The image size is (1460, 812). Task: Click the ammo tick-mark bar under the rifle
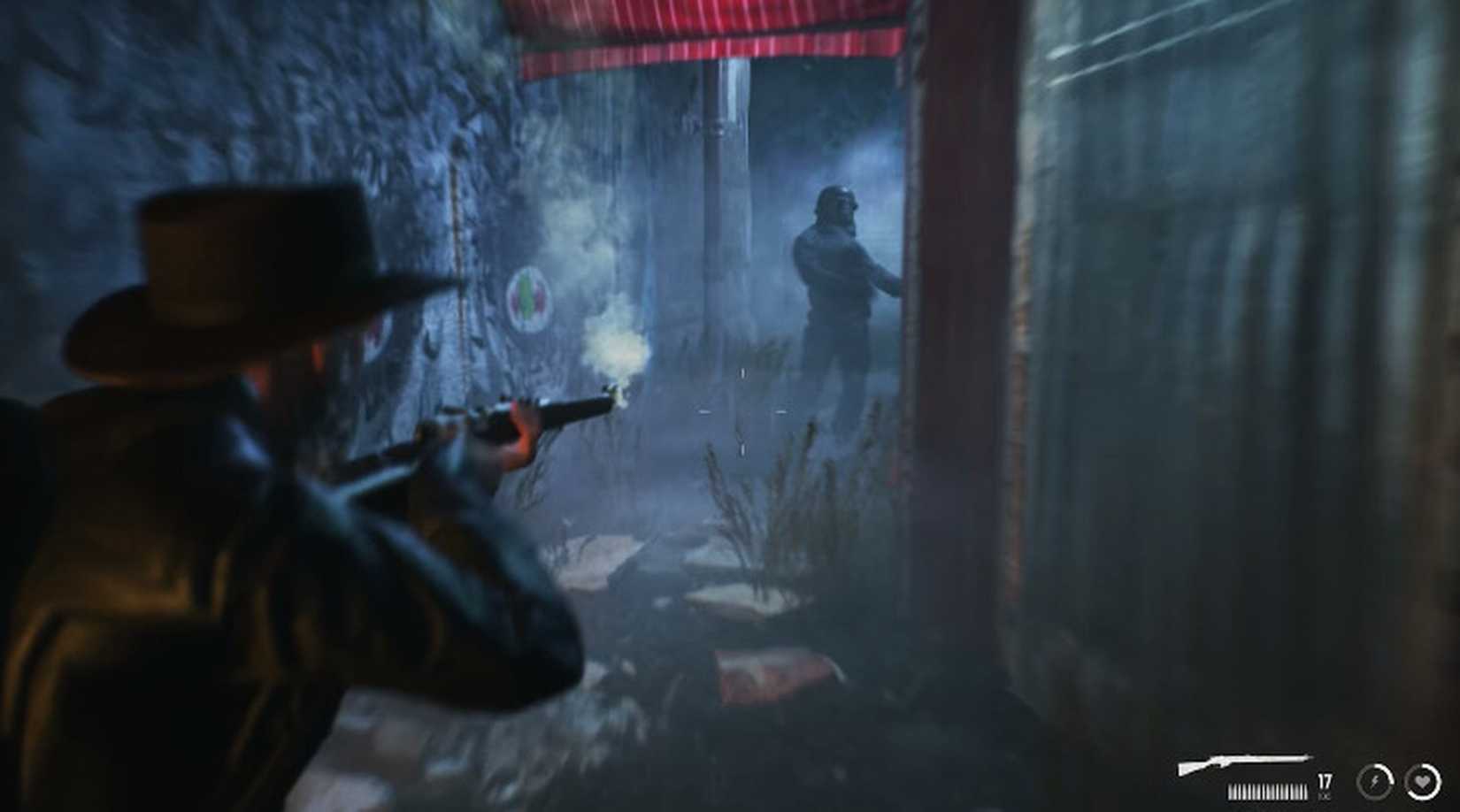tap(1268, 790)
